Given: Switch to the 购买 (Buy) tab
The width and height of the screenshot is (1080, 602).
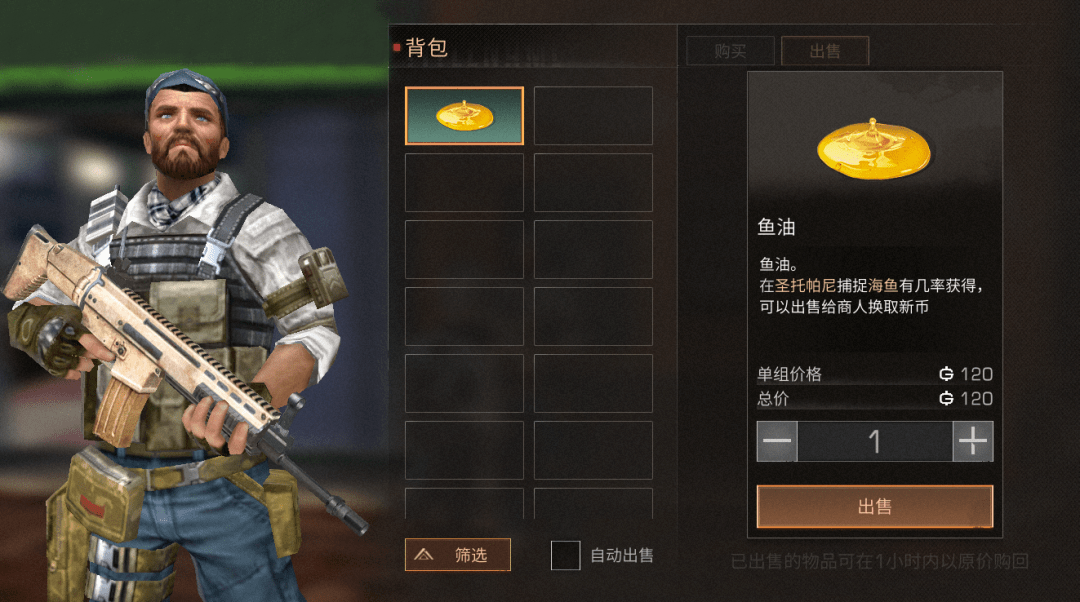Looking at the screenshot, I should click(x=730, y=51).
